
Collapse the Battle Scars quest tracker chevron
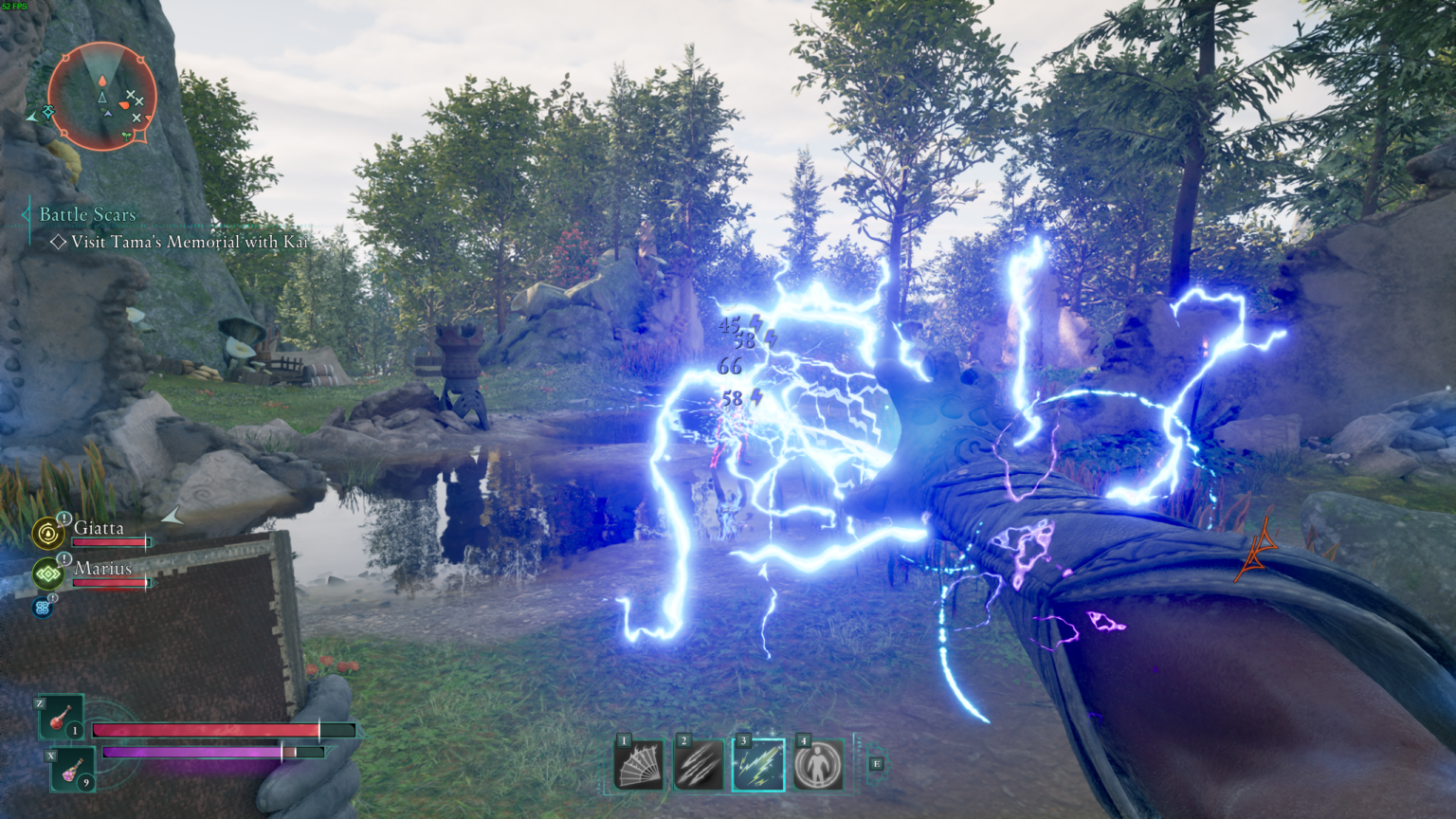(x=26, y=215)
